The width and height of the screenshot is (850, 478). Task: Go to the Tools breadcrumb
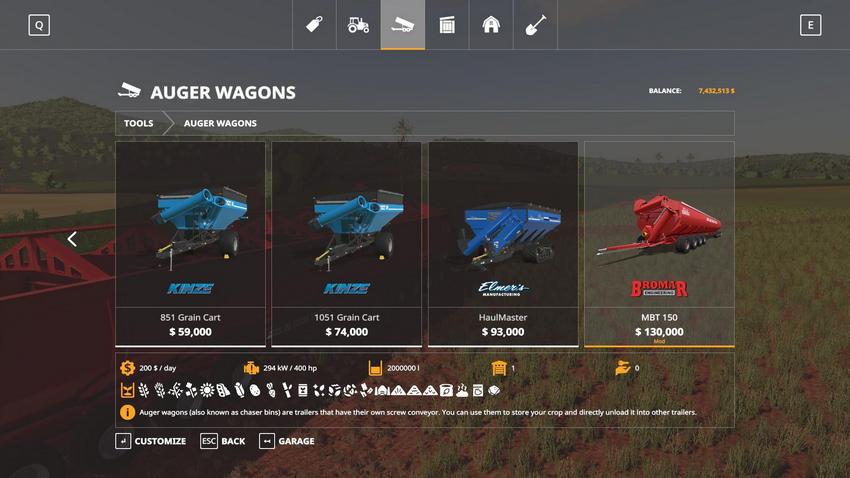tap(139, 123)
